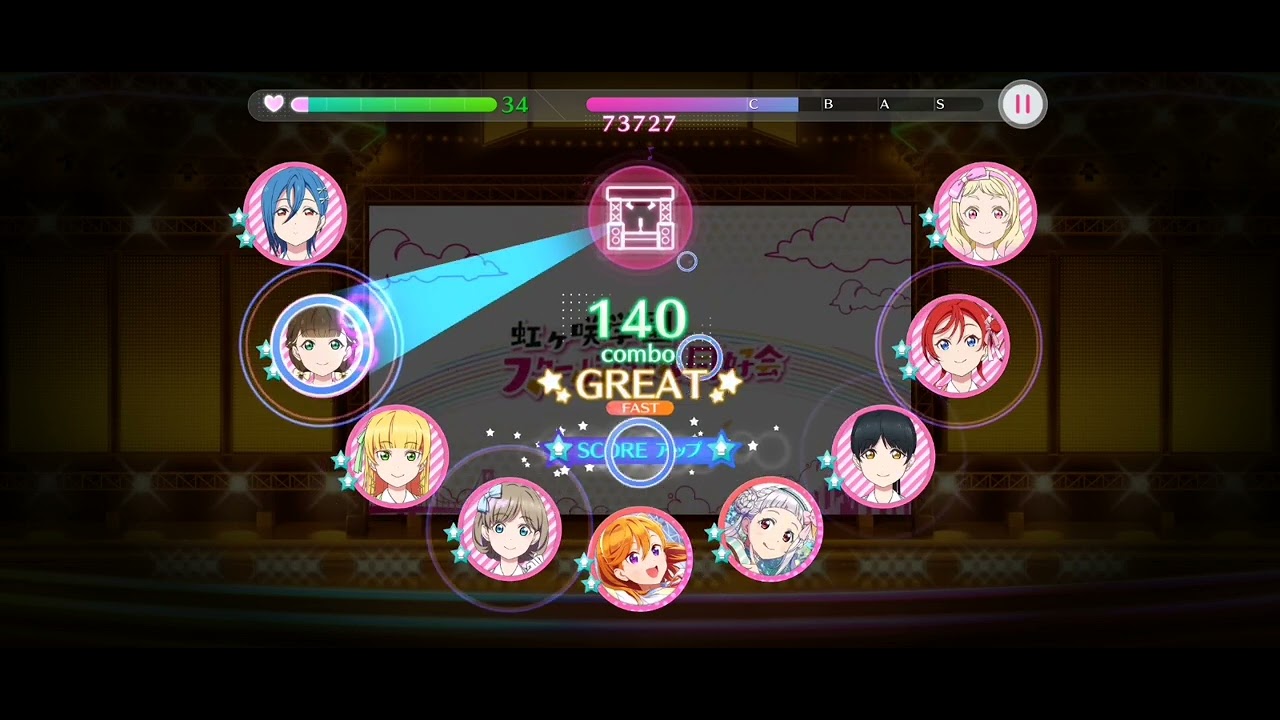
Task: Tap the blonde twin-tail idol circle
Action: pyautogui.click(x=397, y=456)
